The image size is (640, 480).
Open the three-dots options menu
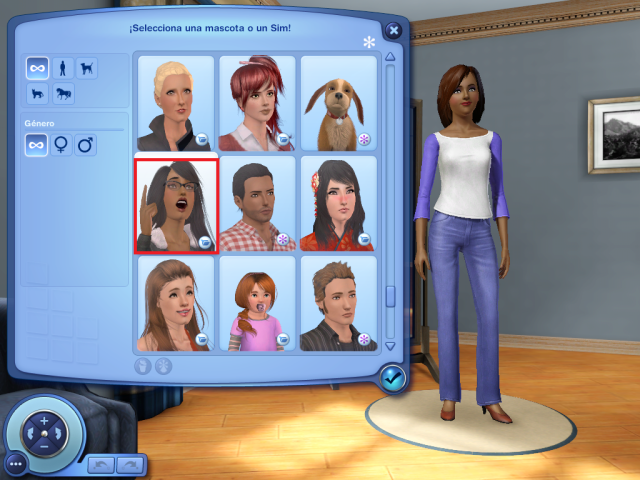coord(14,464)
